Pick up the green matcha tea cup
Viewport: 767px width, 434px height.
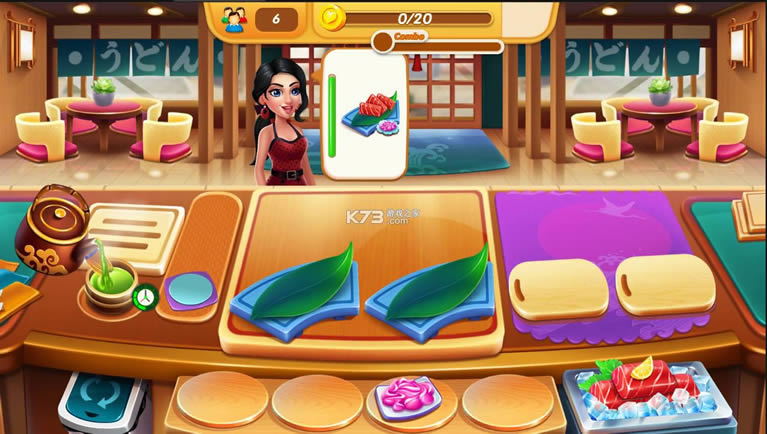[x=110, y=284]
